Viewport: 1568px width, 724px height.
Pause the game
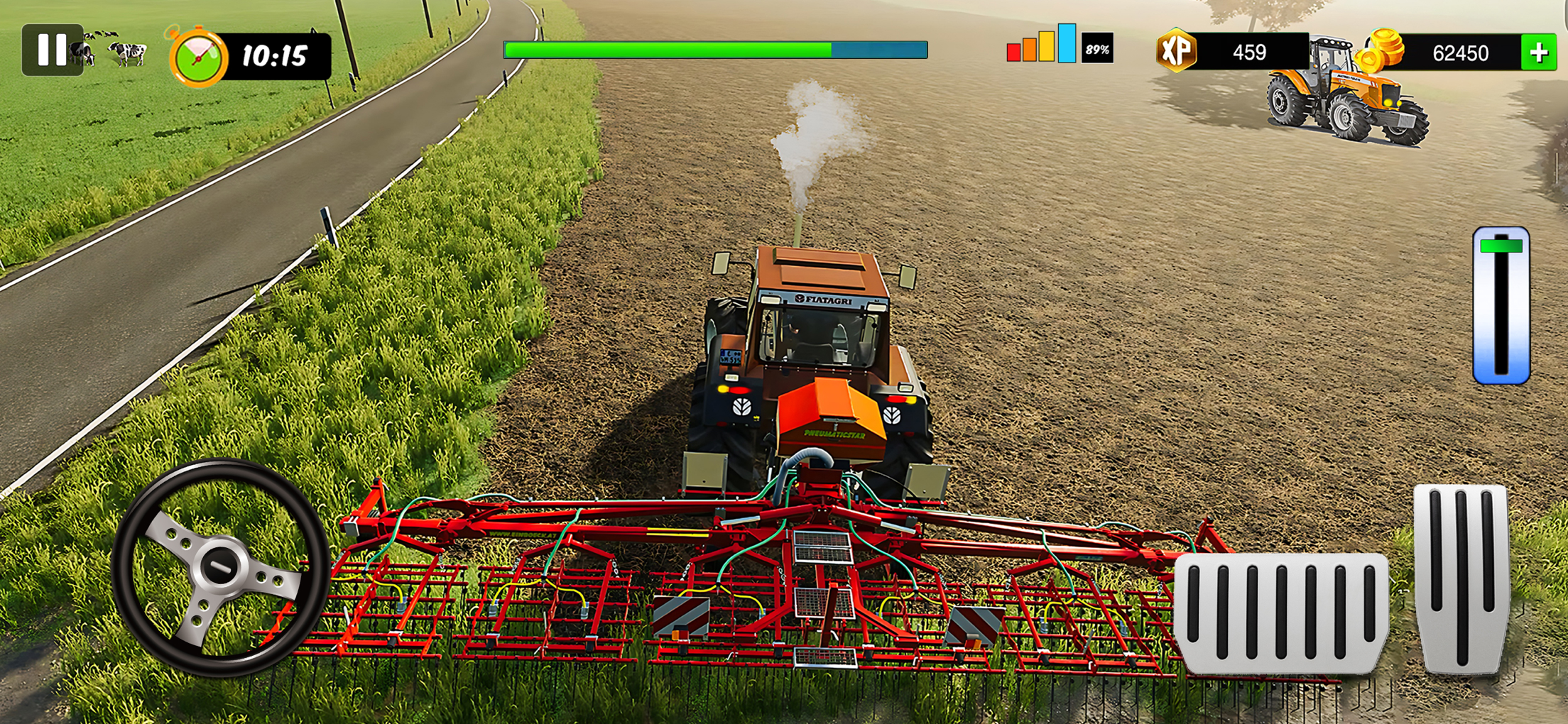pyautogui.click(x=52, y=50)
